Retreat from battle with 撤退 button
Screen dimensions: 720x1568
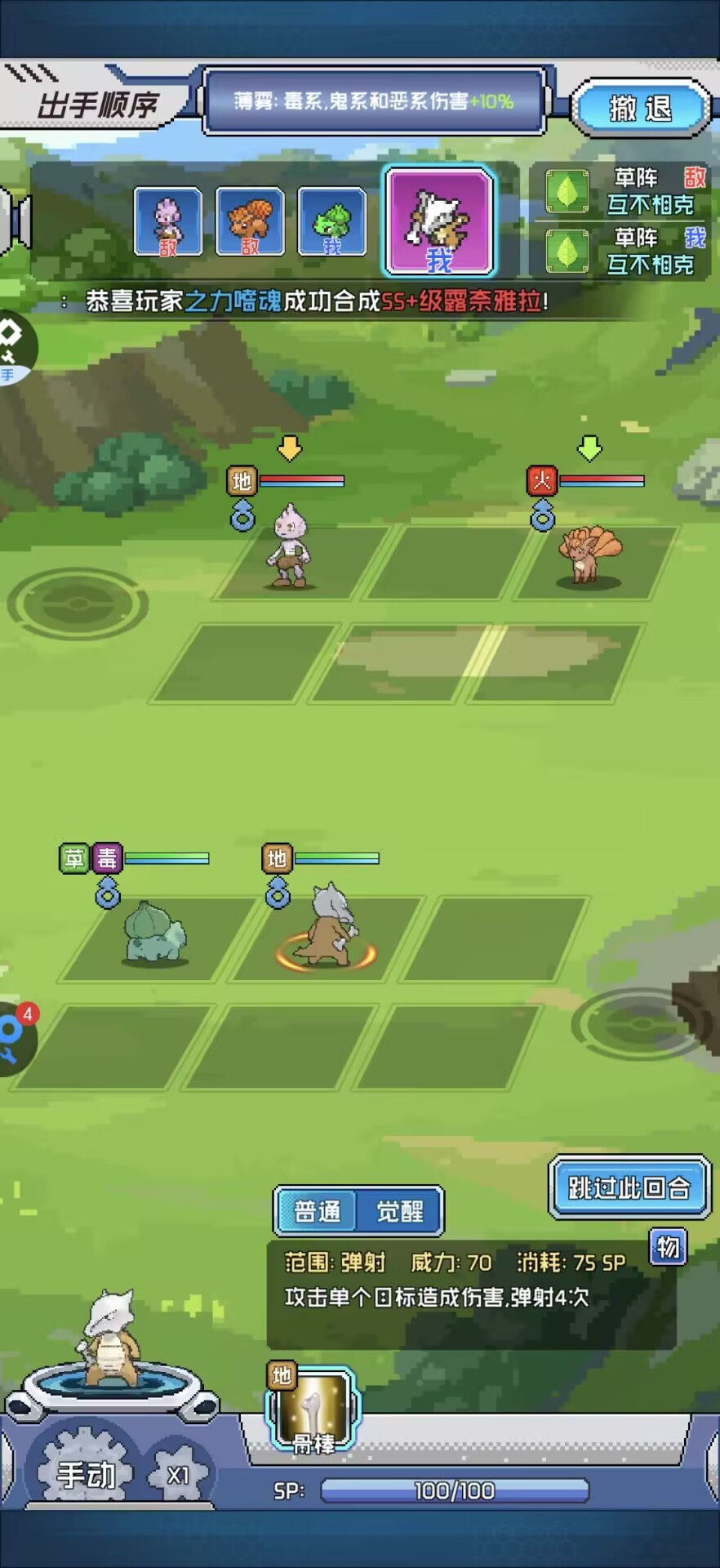(640, 108)
